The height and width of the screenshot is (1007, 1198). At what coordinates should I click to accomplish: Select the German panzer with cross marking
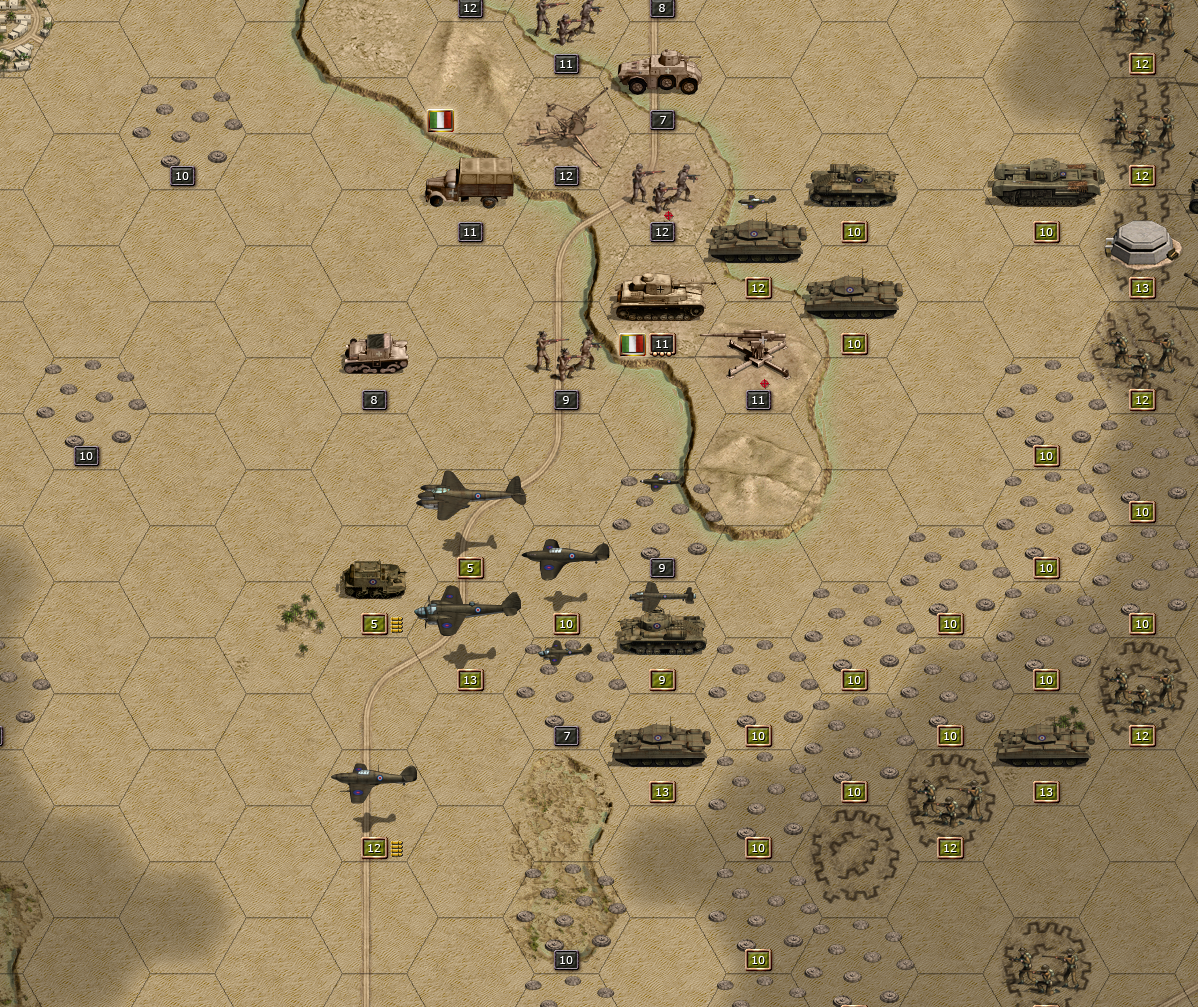662,295
